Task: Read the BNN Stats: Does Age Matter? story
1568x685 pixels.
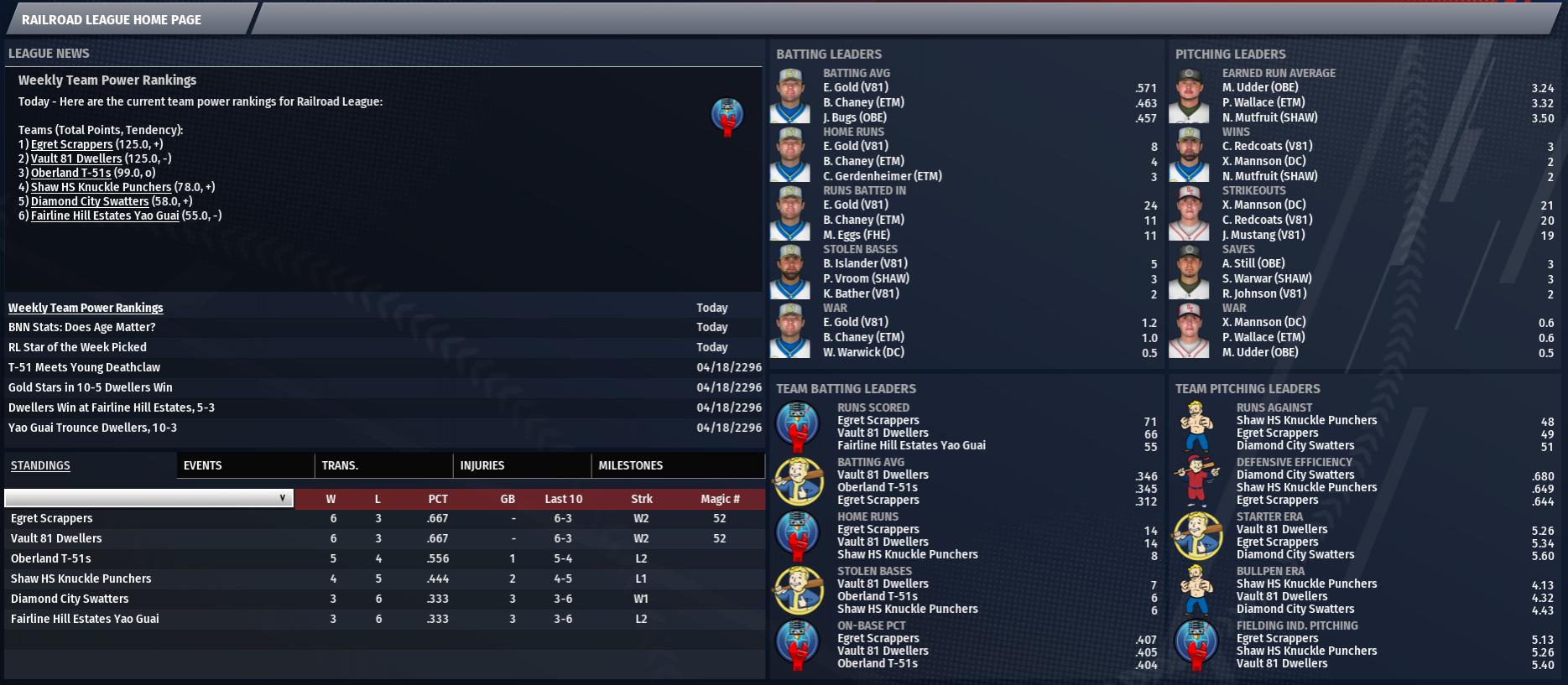Action: click(x=81, y=327)
